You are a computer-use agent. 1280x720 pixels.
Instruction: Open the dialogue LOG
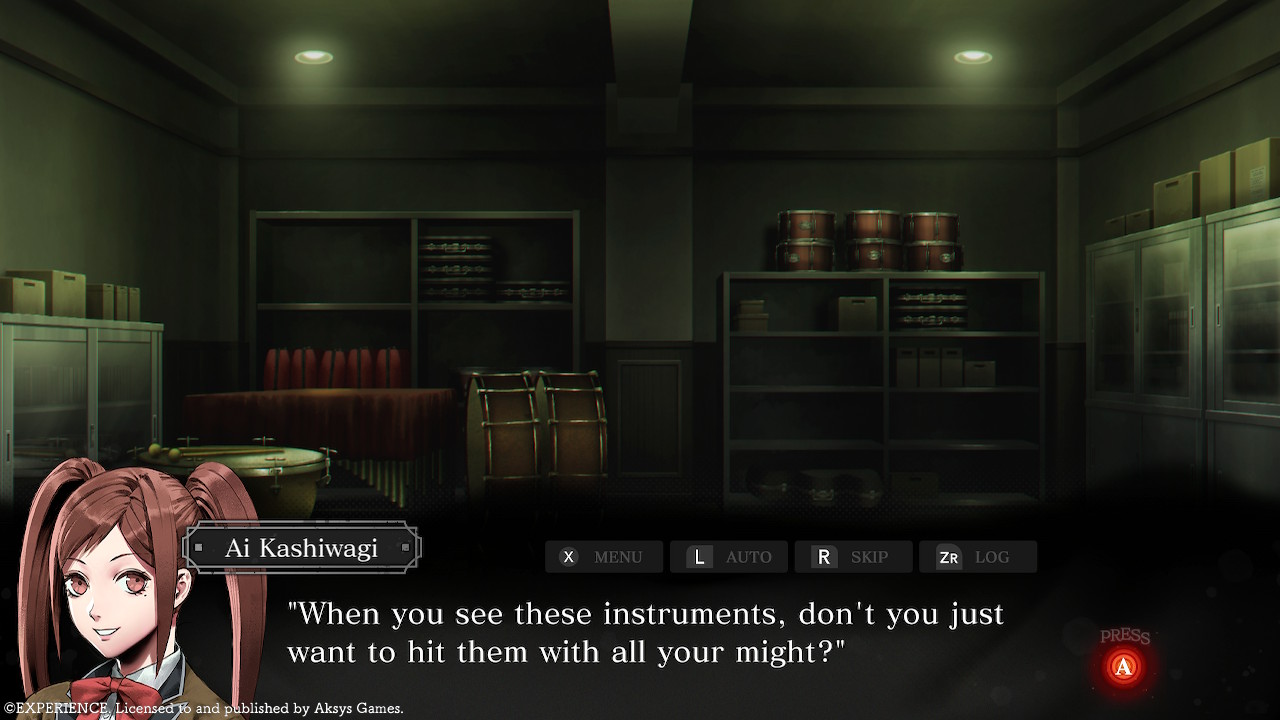(977, 557)
